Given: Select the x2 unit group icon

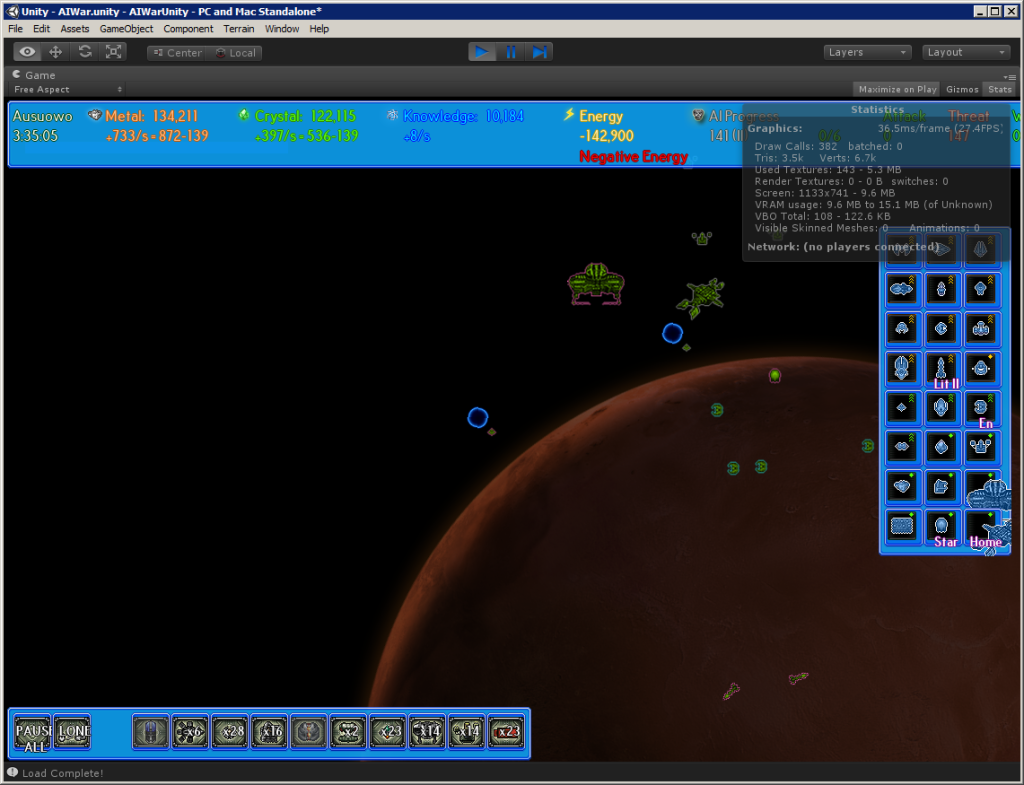Looking at the screenshot, I should pyautogui.click(x=348, y=732).
